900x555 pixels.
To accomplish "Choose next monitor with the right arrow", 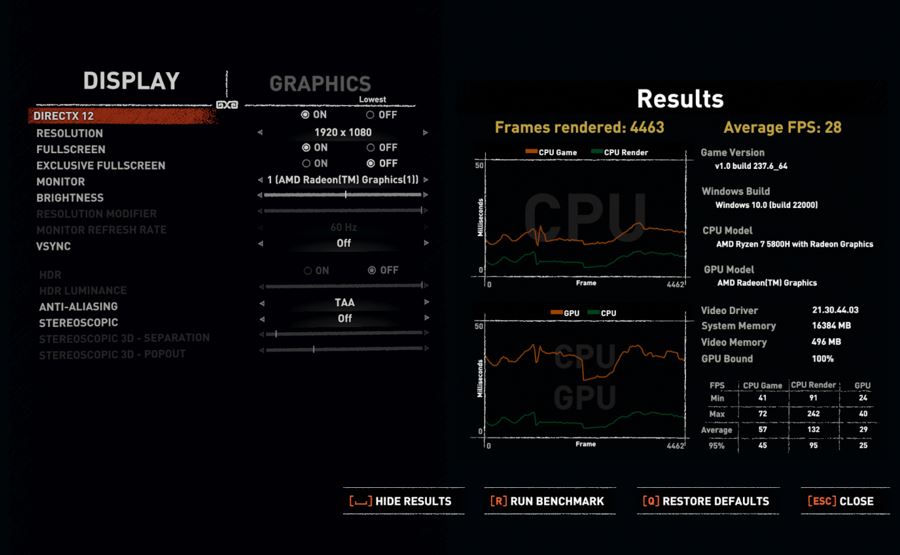I will (x=426, y=180).
